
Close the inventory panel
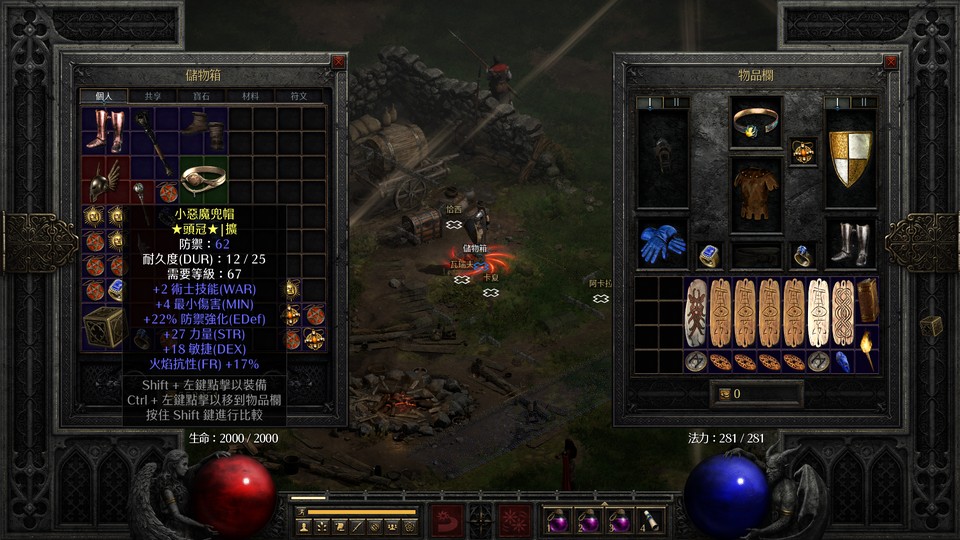(x=888, y=62)
